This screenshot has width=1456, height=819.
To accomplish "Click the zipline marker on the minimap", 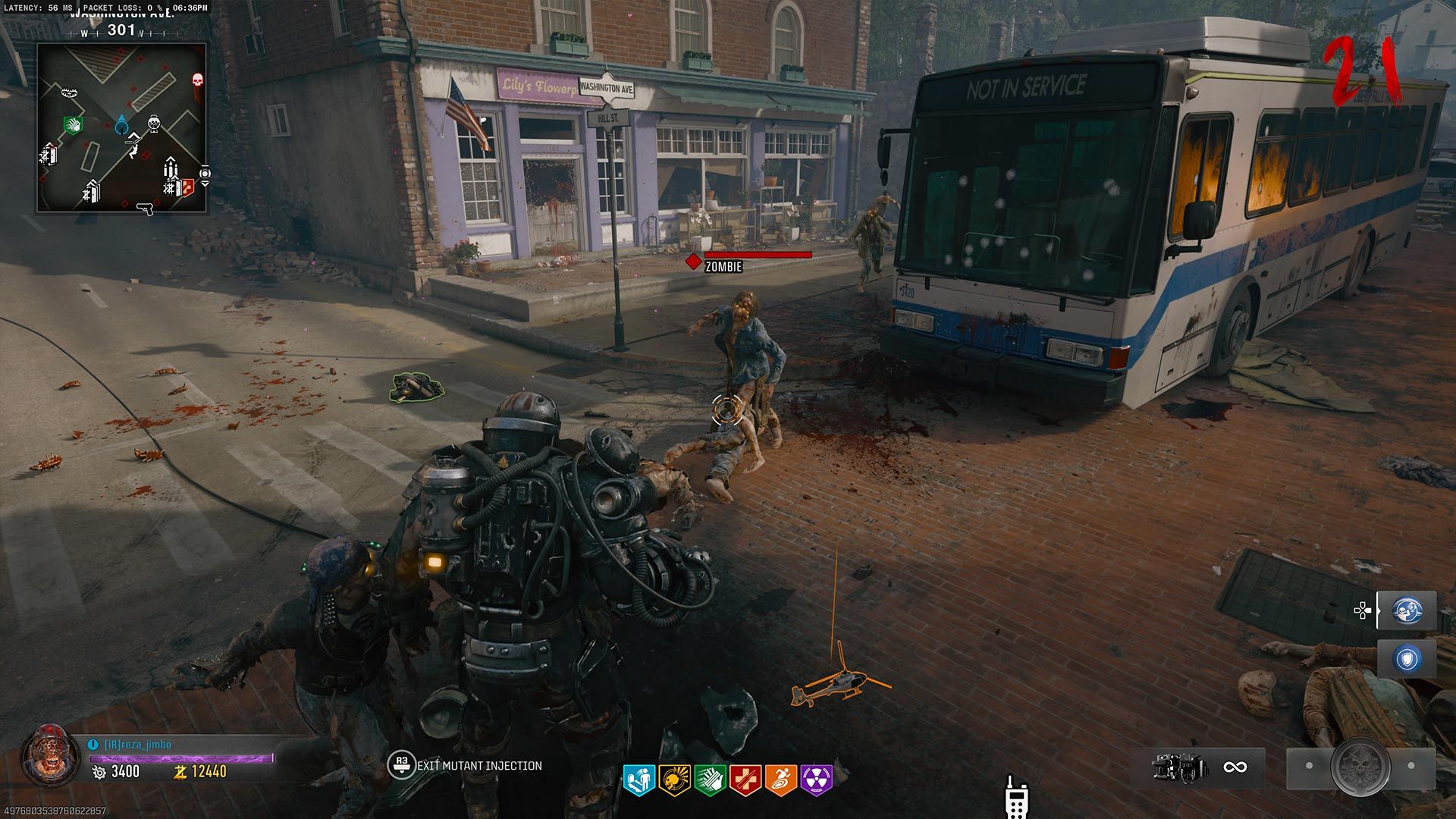I will [x=133, y=144].
